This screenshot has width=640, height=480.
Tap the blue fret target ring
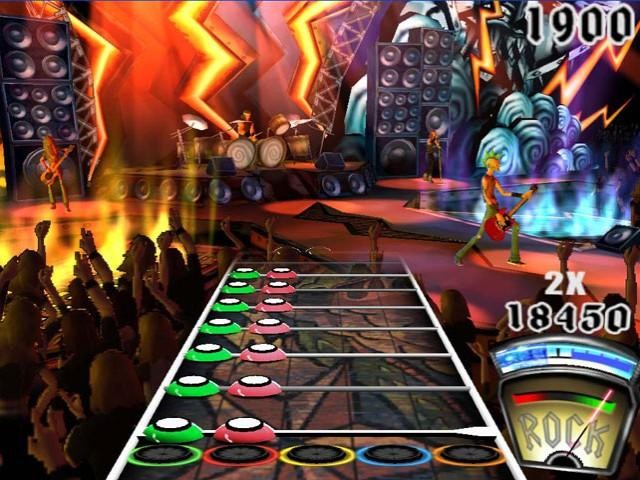pyautogui.click(x=394, y=456)
